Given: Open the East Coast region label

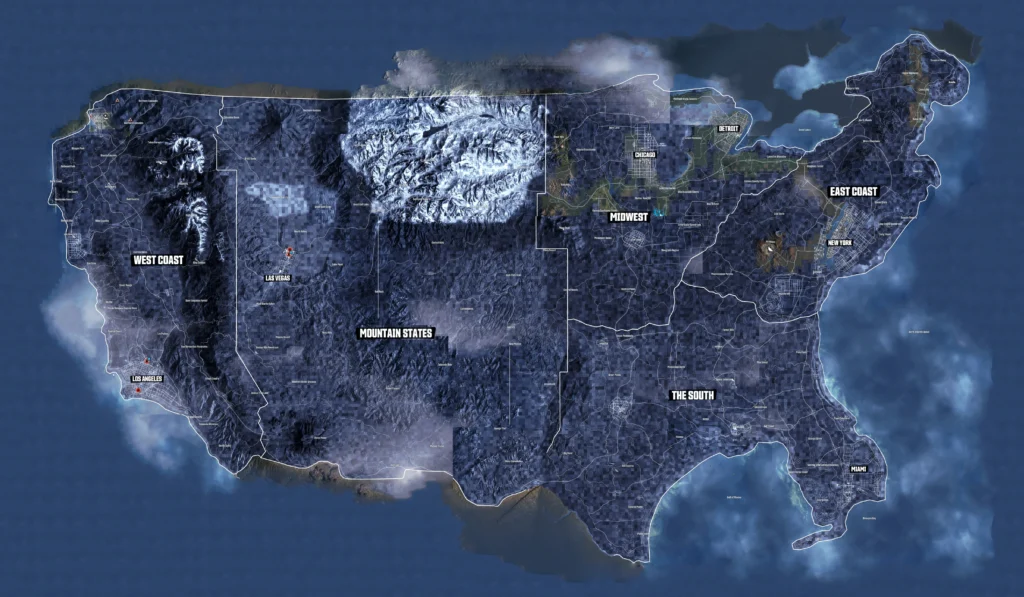Looking at the screenshot, I should [x=853, y=191].
